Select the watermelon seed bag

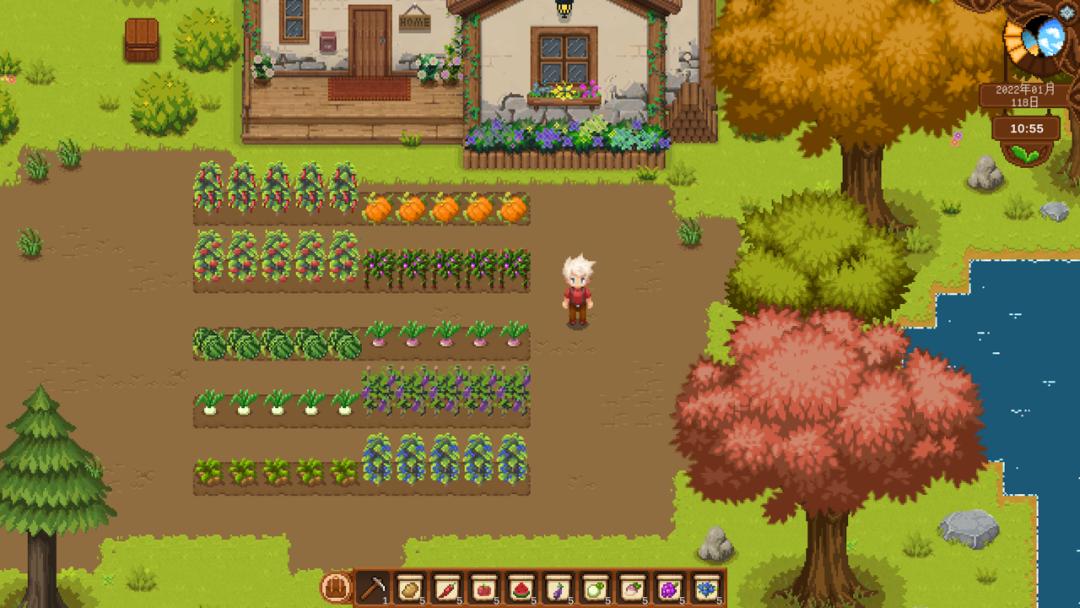click(x=521, y=587)
